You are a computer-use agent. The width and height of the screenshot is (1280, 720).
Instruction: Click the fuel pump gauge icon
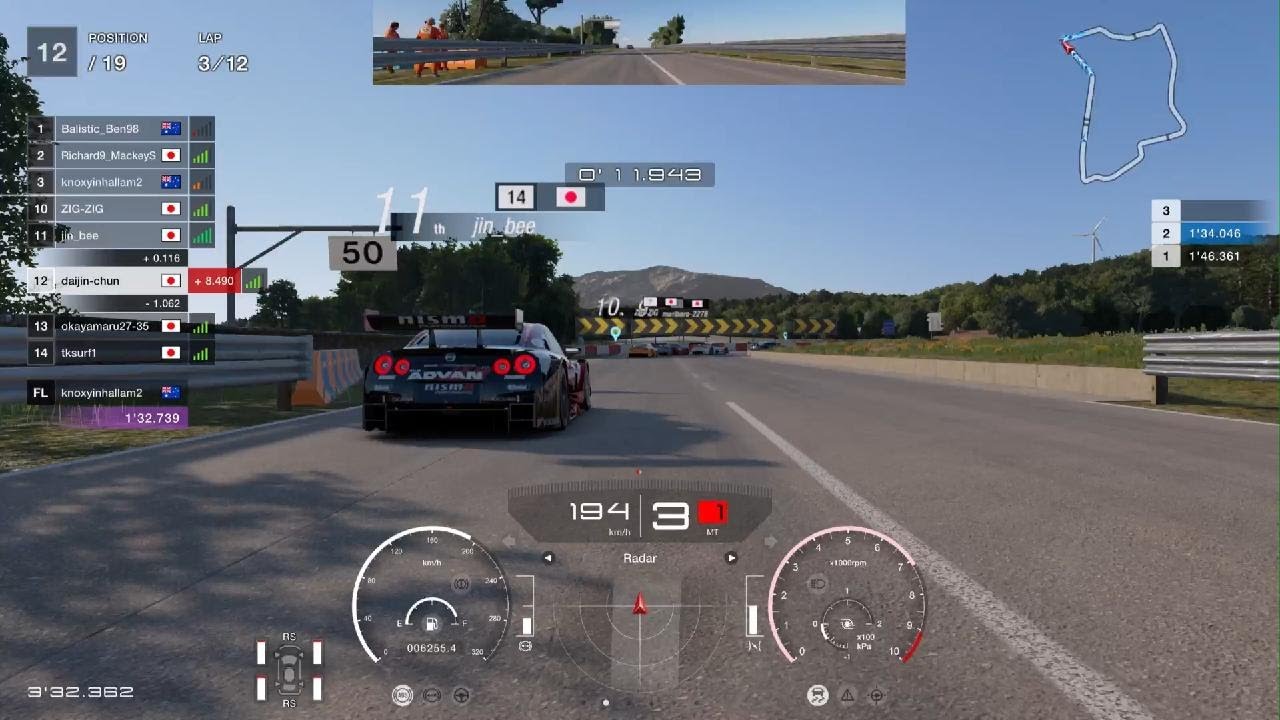[432, 624]
